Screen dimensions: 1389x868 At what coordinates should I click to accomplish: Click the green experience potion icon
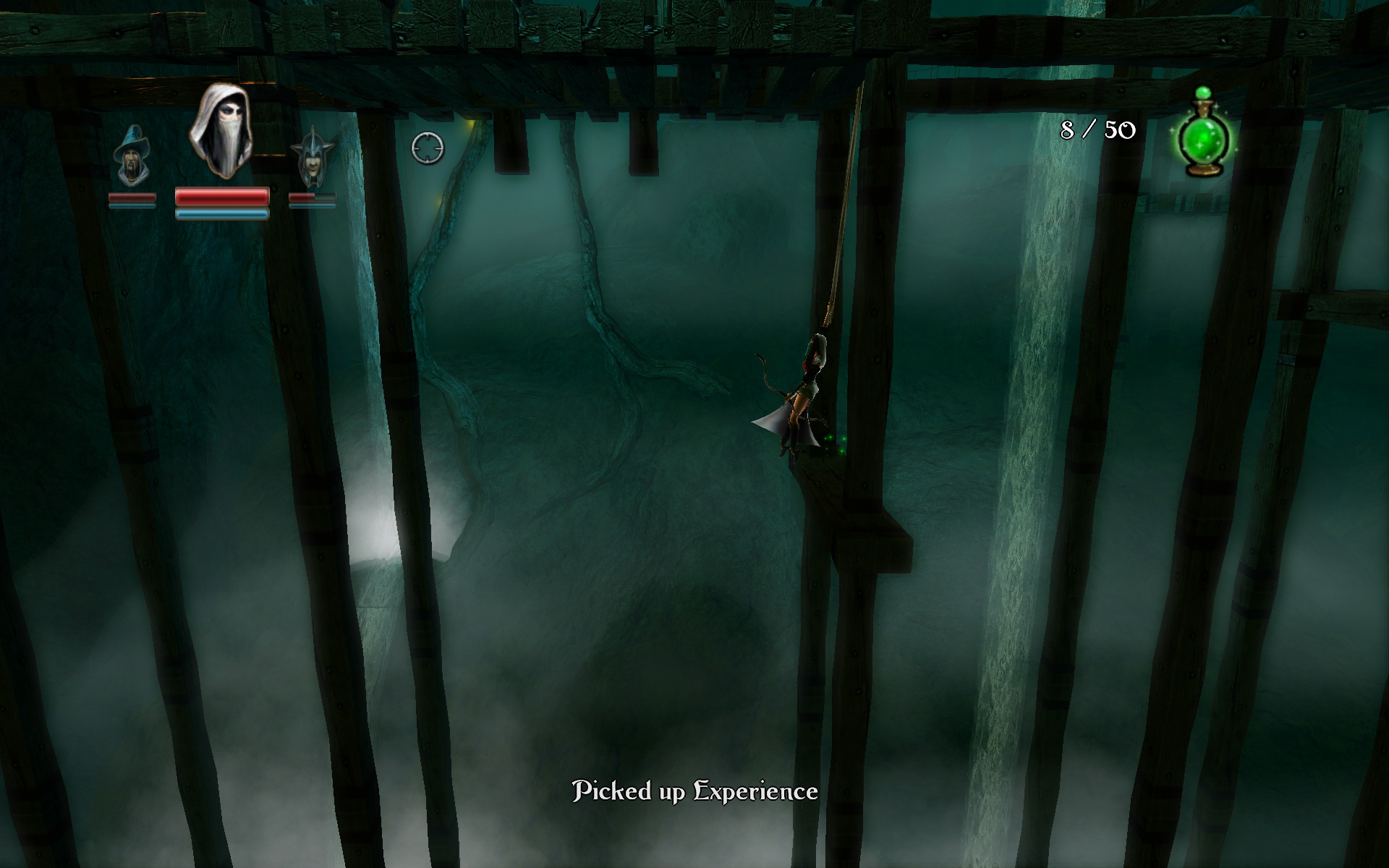[x=1204, y=135]
